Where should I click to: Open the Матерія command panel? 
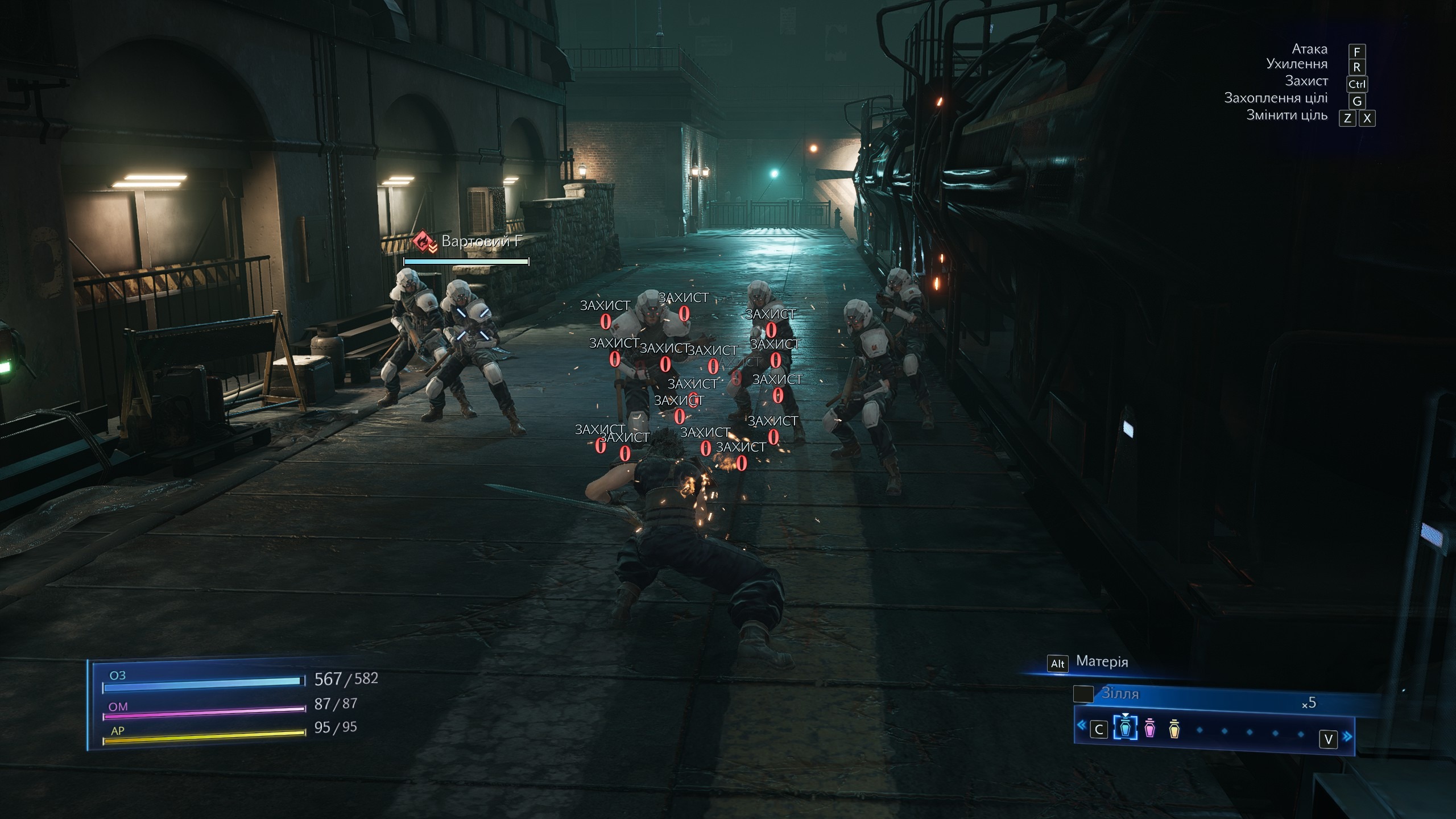pos(1101,662)
